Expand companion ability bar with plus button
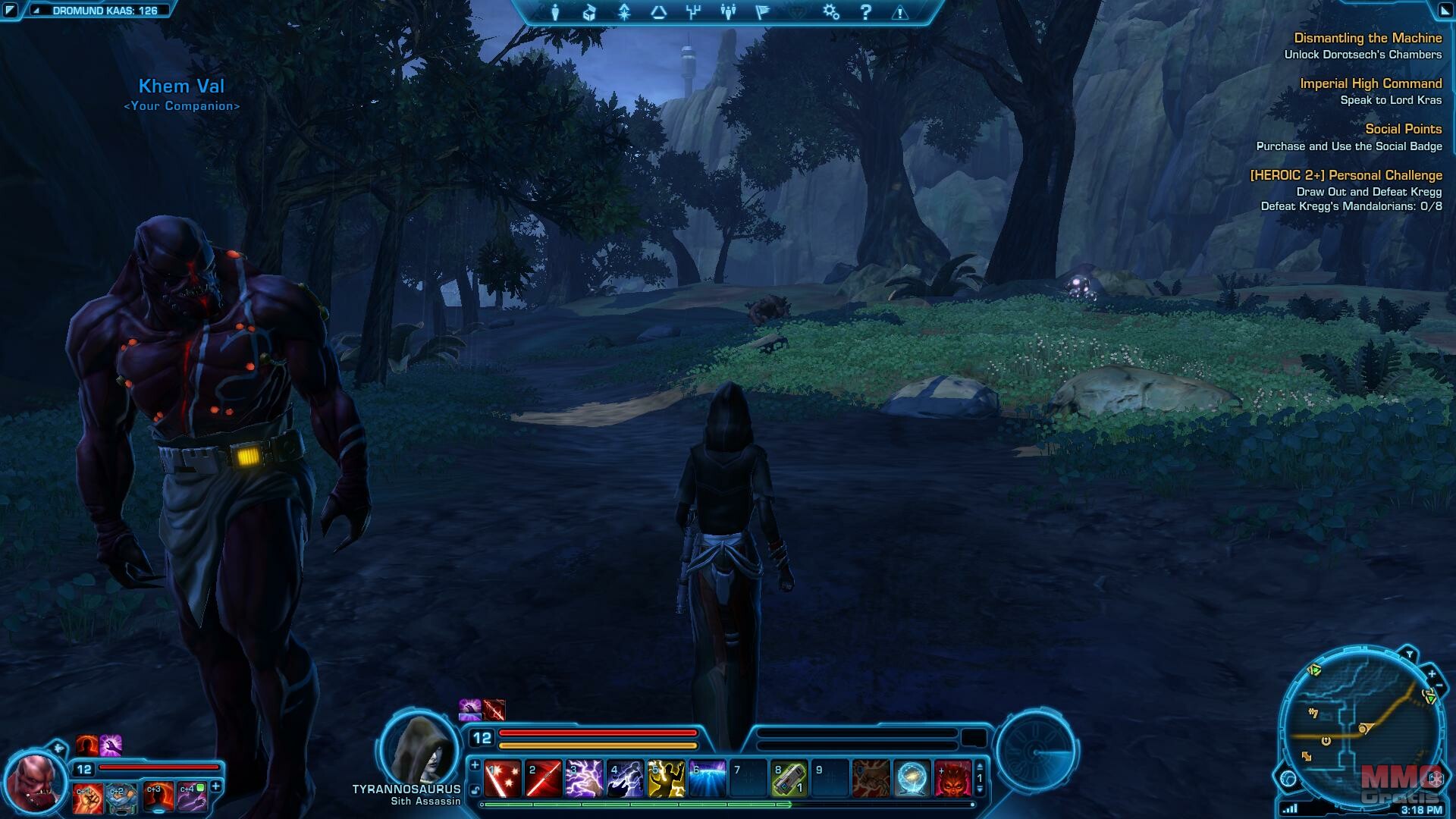The image size is (1456, 819). [x=215, y=787]
